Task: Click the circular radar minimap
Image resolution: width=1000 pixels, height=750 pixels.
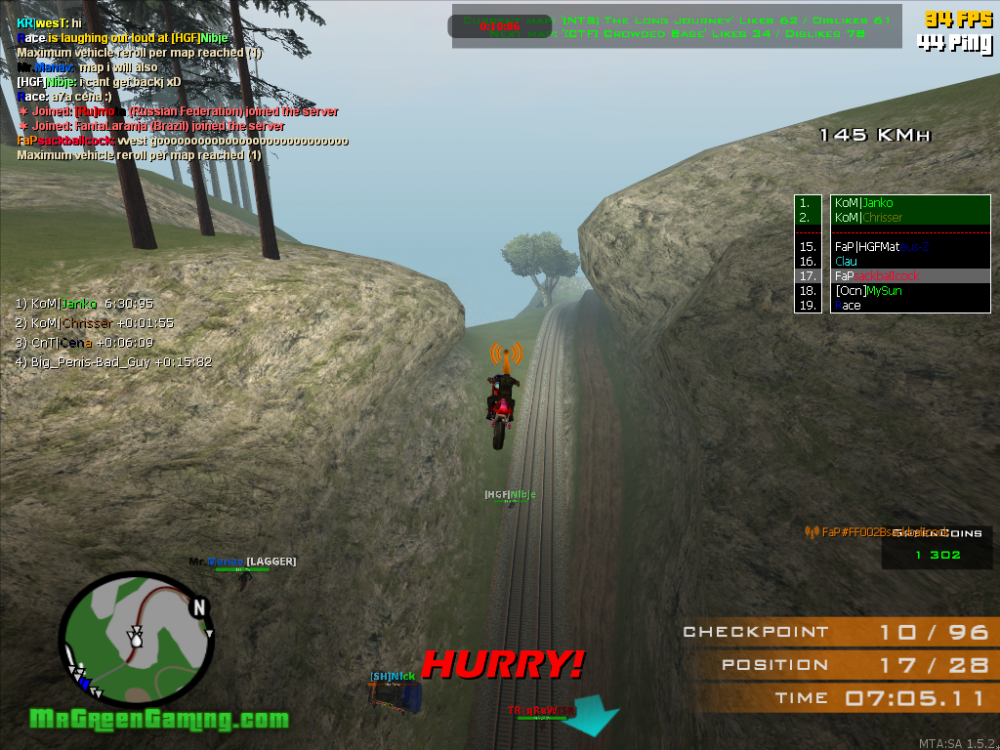Action: tap(136, 640)
